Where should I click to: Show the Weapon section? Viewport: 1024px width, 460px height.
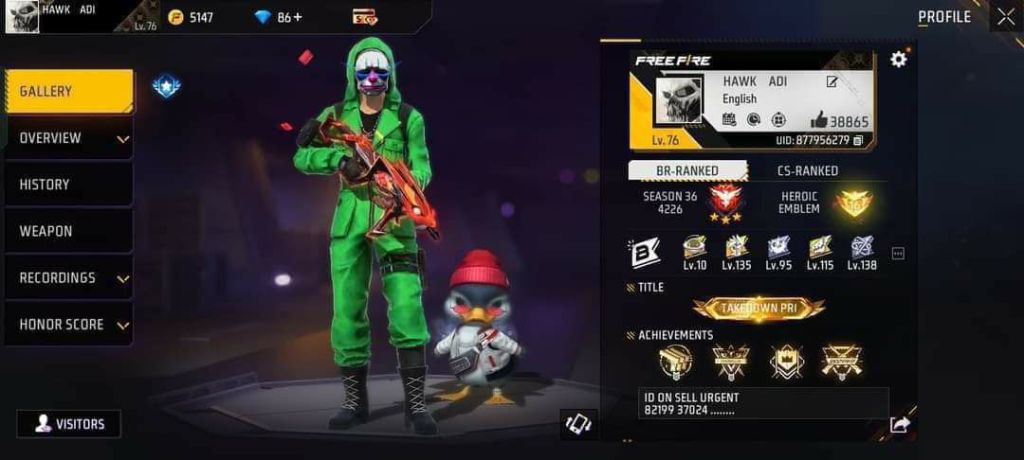tap(68, 231)
